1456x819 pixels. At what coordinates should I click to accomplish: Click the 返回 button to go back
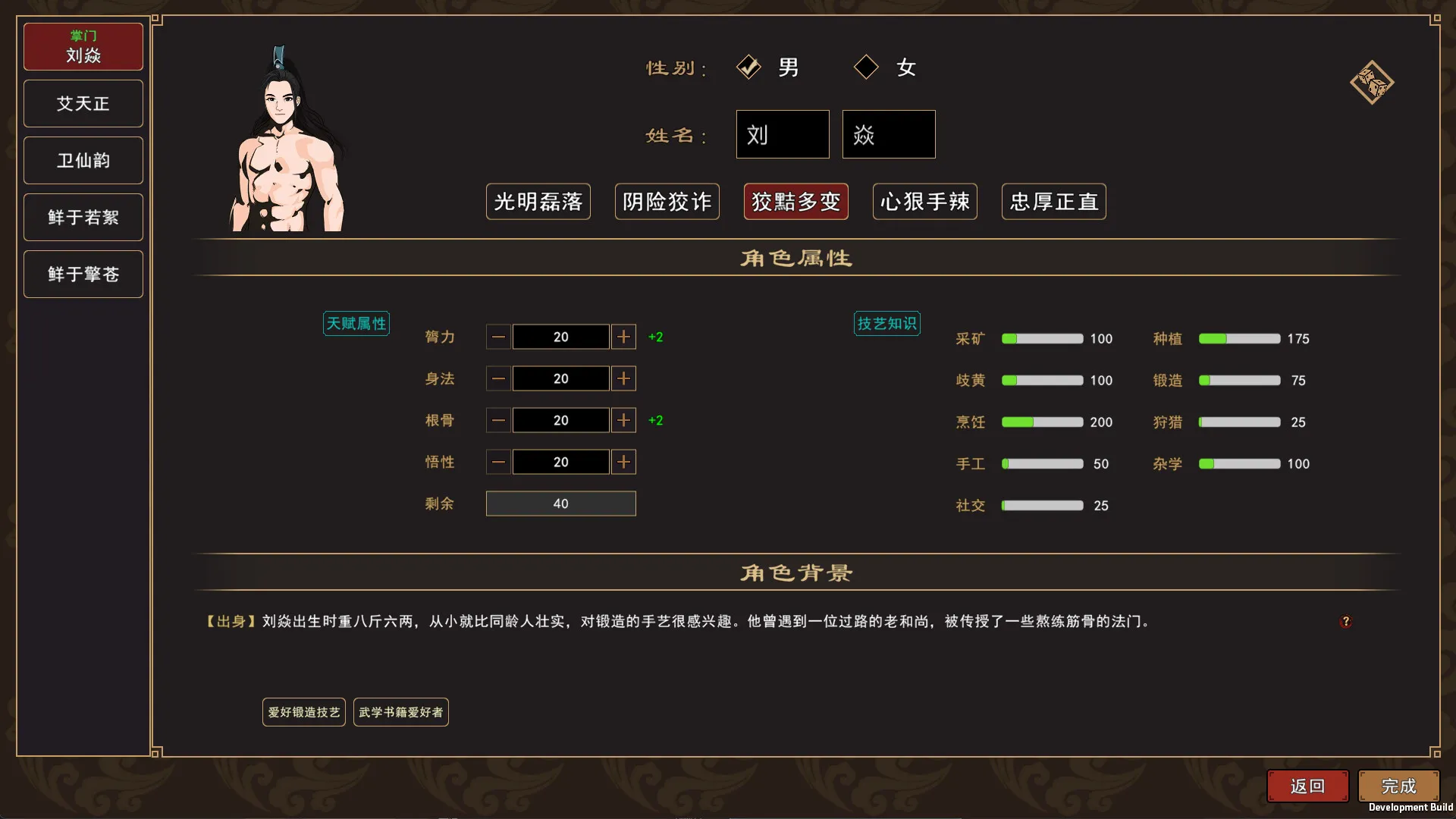pos(1307,786)
